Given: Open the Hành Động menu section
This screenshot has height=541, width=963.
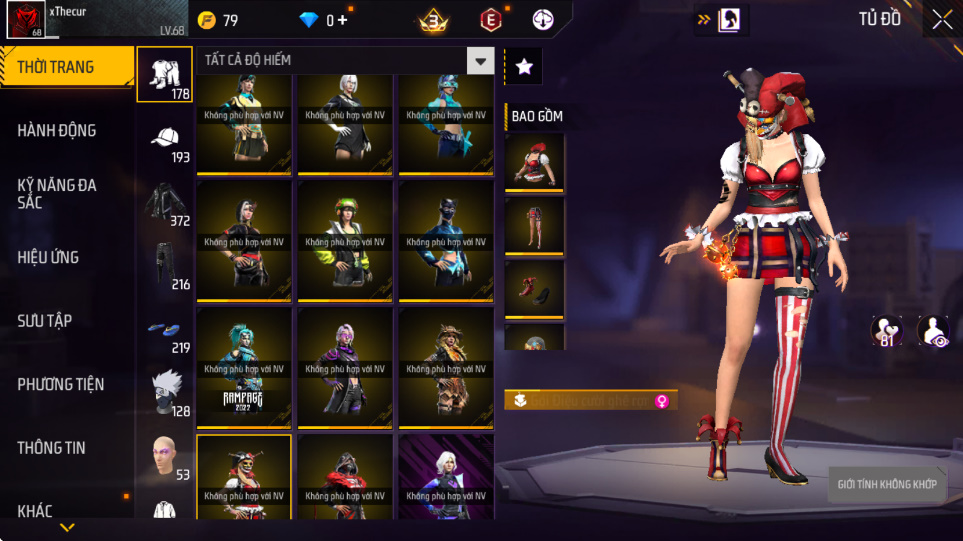Looking at the screenshot, I should pyautogui.click(x=57, y=130).
